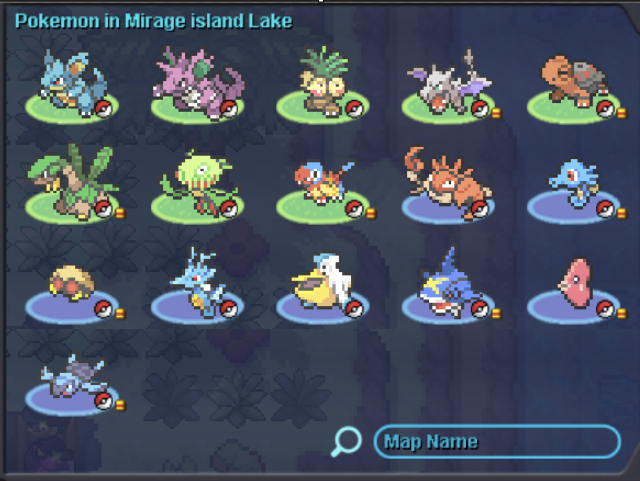Choose the Horsea entry
This screenshot has width=640, height=481.
571,186
